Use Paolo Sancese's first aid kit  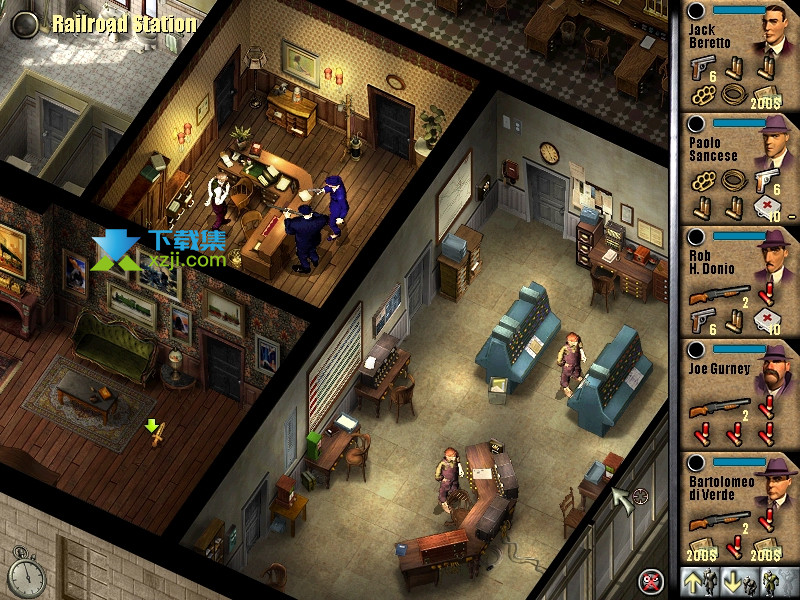[768, 207]
